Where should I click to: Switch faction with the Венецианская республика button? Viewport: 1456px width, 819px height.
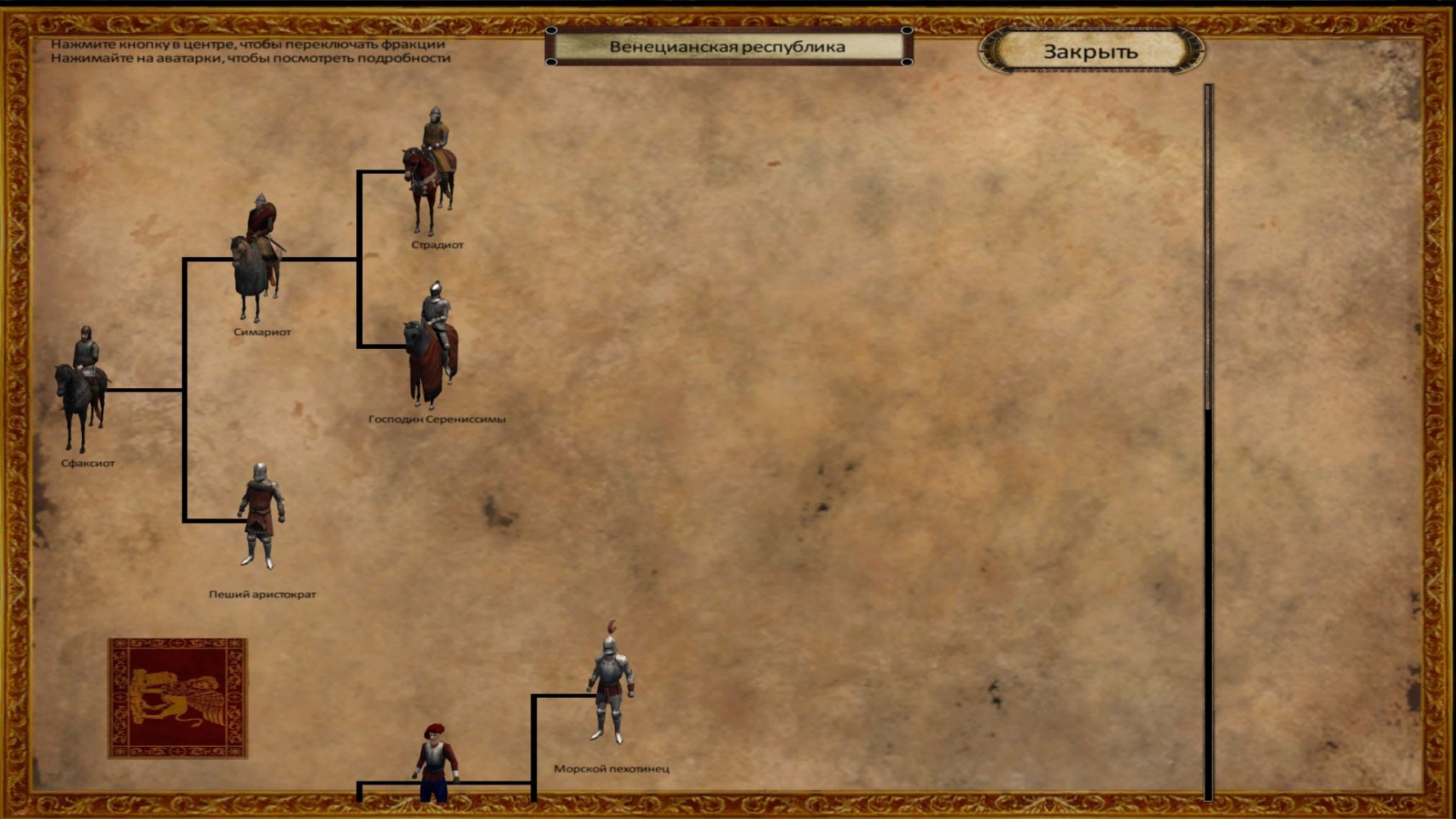point(728,47)
